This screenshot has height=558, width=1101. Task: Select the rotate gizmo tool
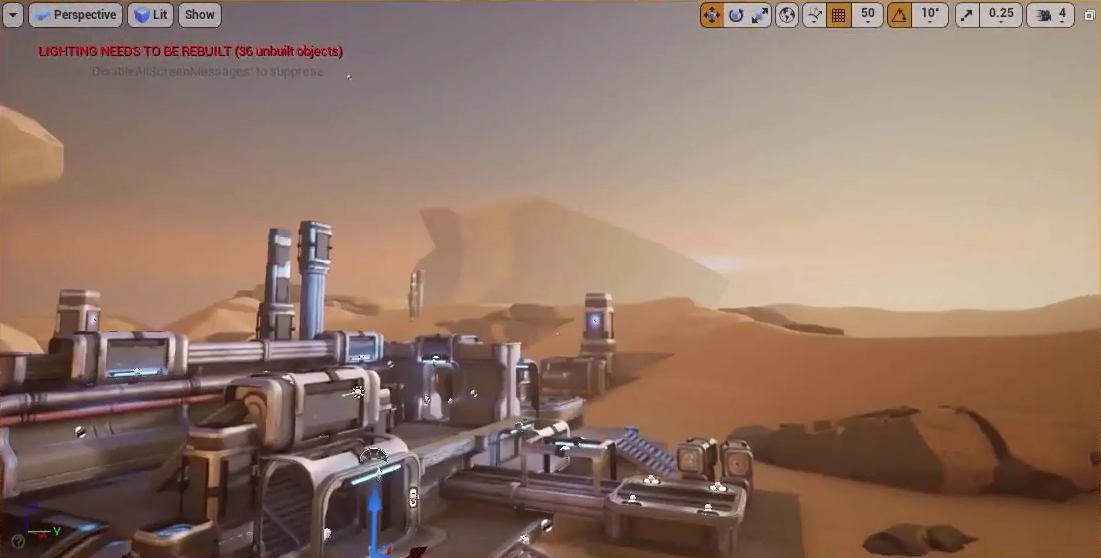point(736,15)
